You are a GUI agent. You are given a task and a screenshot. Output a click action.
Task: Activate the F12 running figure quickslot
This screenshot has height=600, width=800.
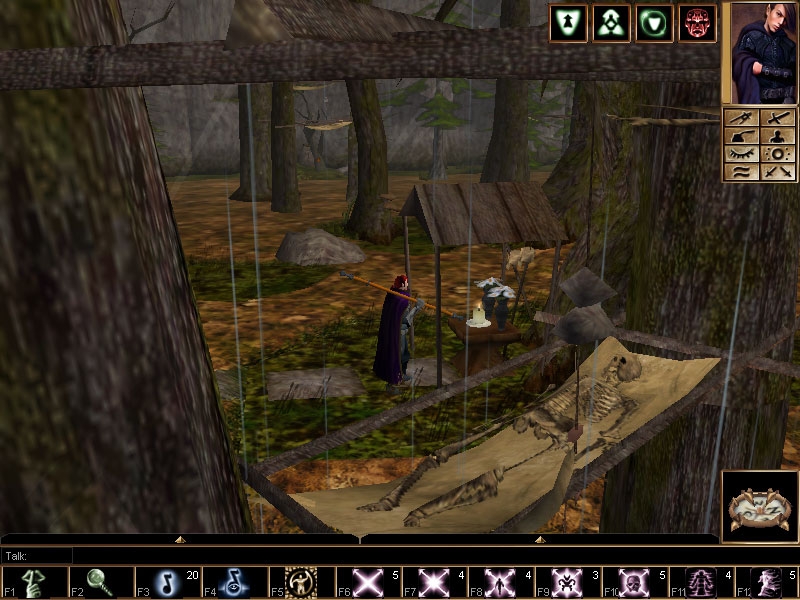tap(768, 583)
